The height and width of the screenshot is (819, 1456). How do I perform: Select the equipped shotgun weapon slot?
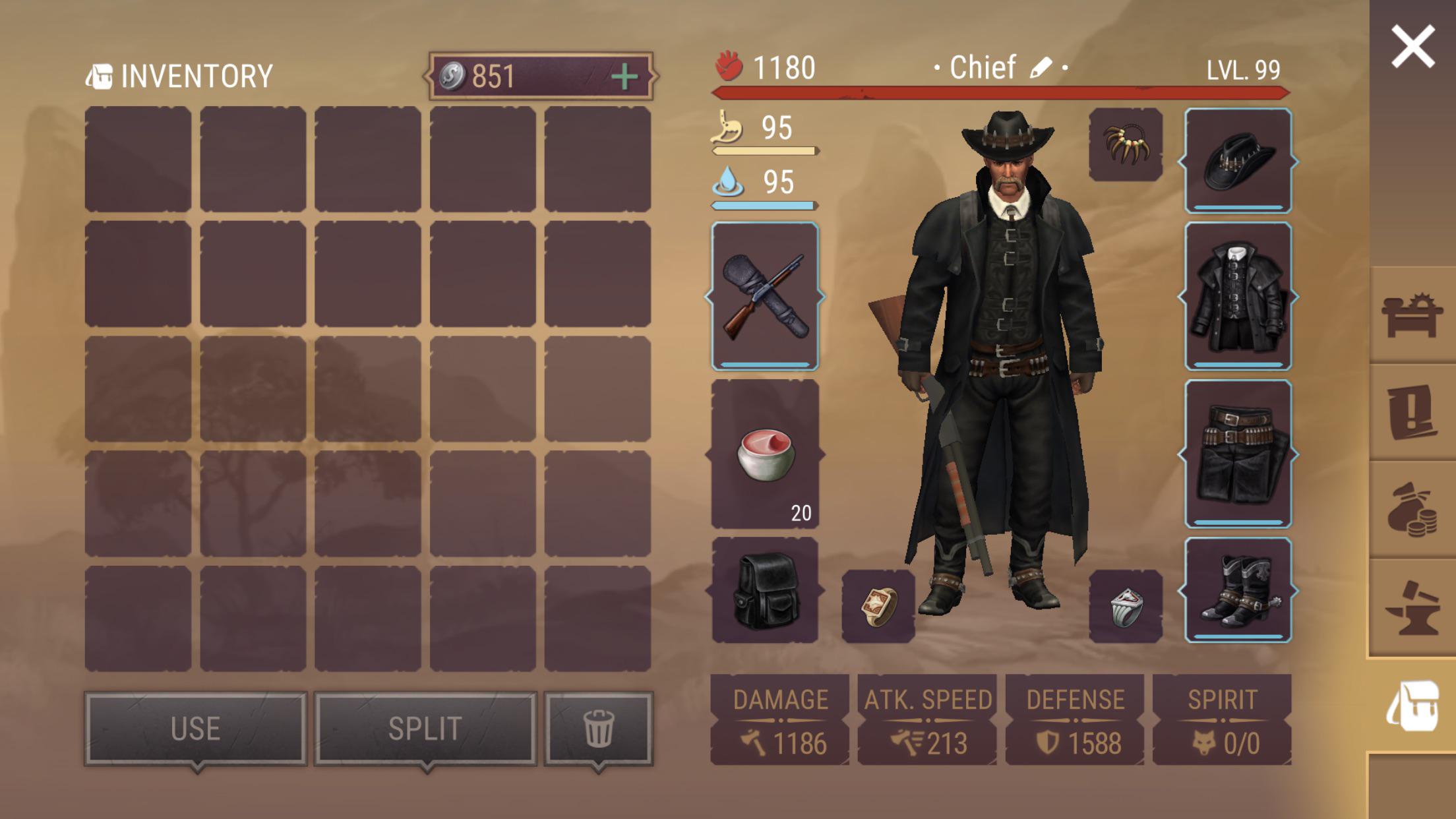[765, 296]
